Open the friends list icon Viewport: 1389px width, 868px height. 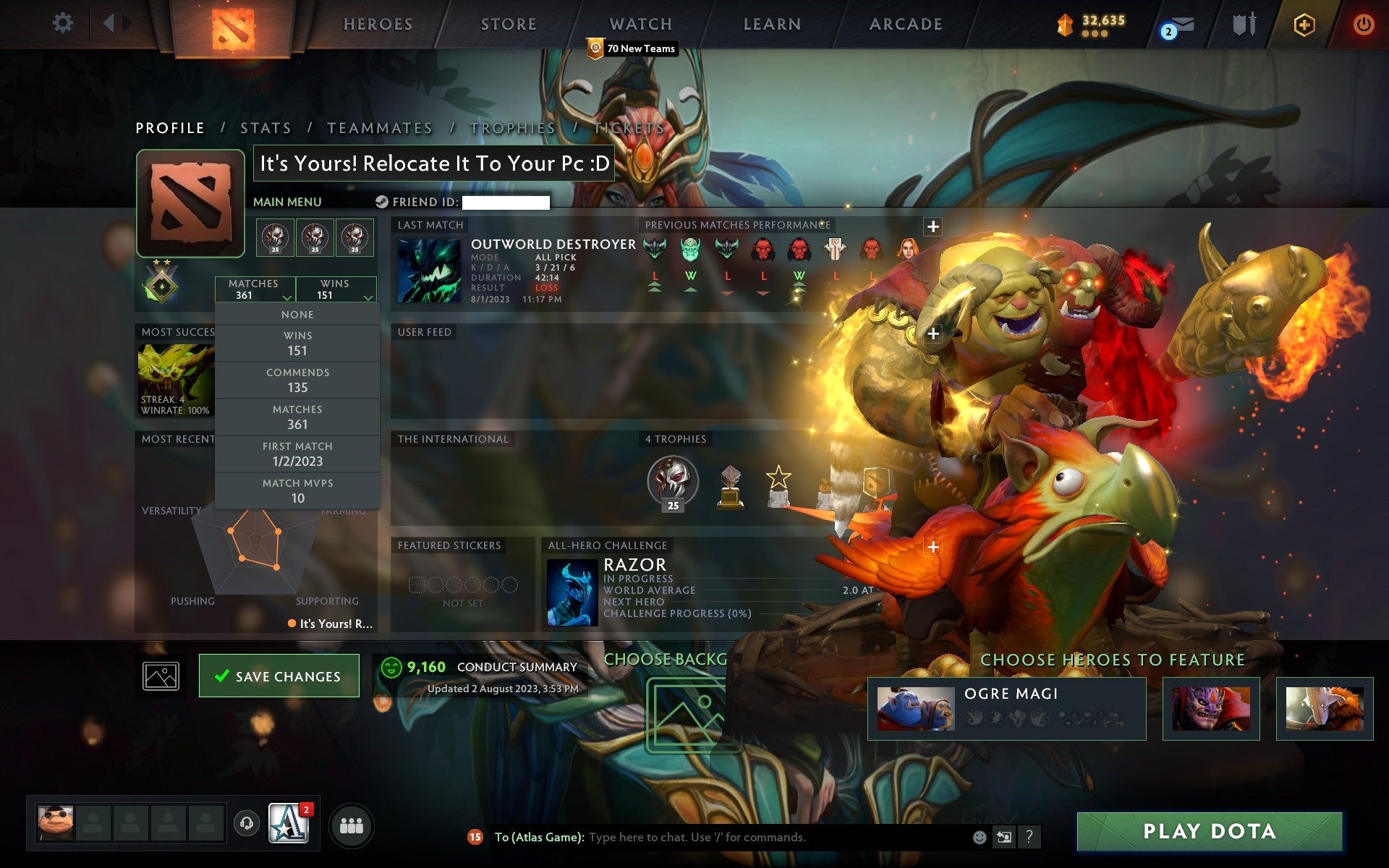tap(351, 824)
